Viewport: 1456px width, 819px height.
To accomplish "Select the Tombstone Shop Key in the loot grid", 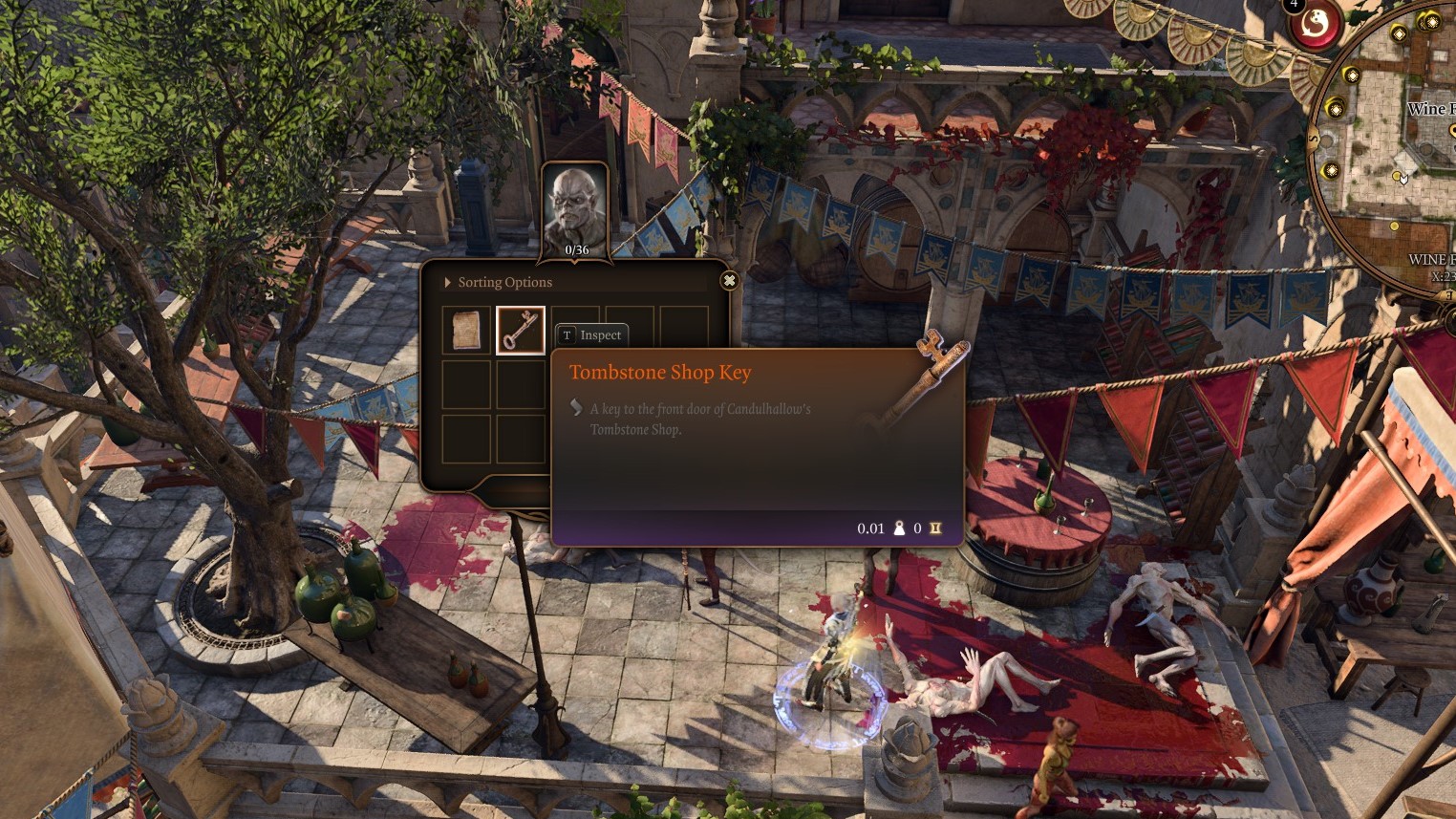I will [521, 329].
